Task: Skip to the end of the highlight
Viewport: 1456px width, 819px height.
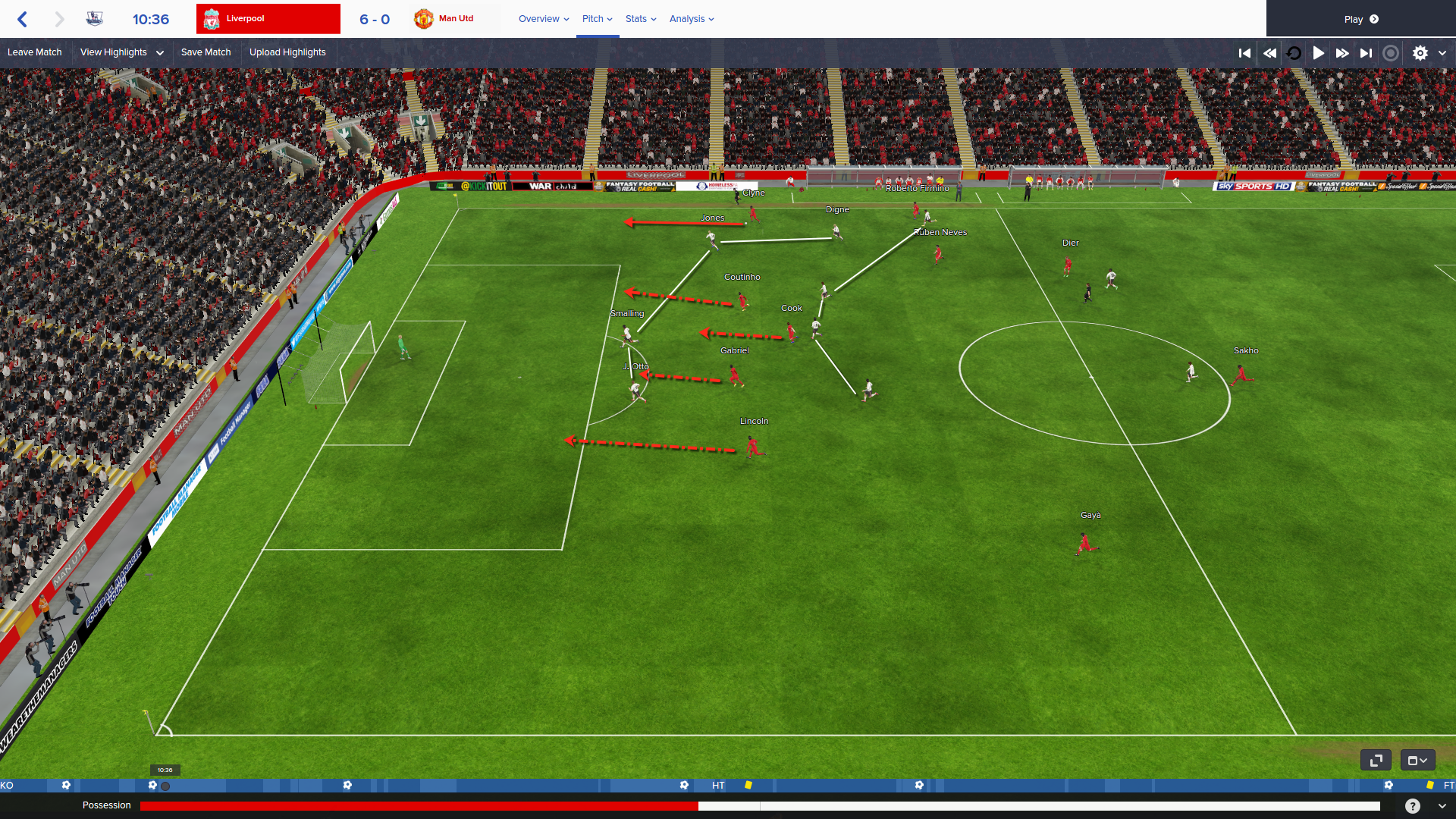Action: (x=1366, y=53)
